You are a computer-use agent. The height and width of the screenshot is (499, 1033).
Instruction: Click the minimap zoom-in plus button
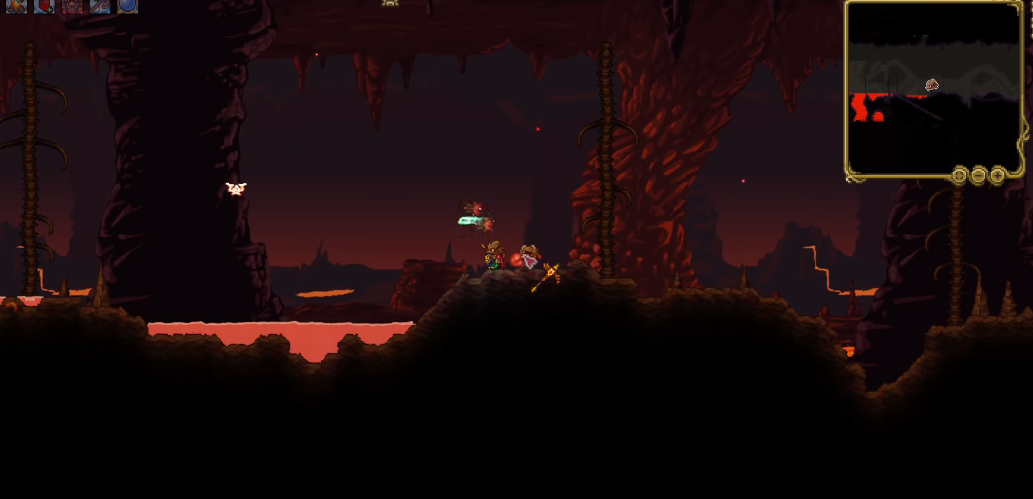coord(997,176)
